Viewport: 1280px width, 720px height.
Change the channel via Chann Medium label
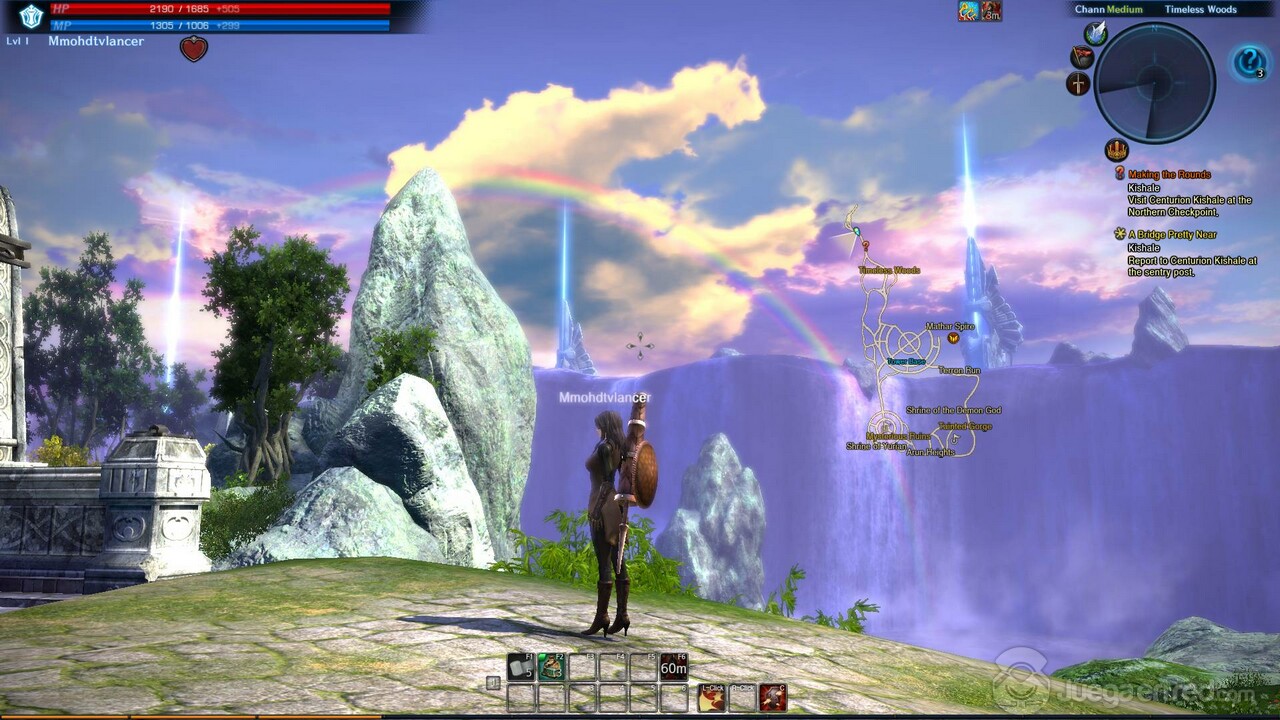(1108, 10)
